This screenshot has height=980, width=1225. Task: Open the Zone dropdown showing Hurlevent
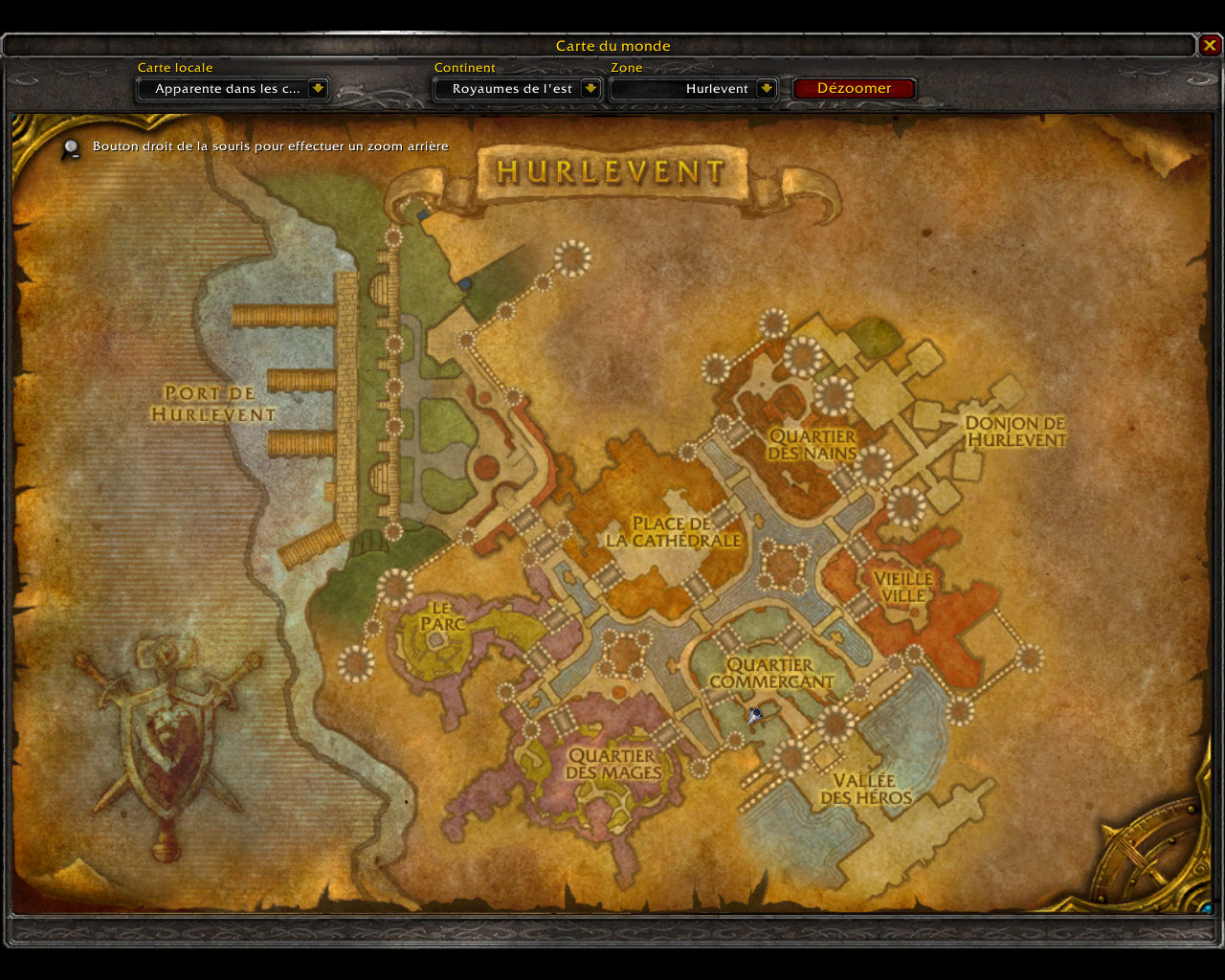click(x=766, y=89)
